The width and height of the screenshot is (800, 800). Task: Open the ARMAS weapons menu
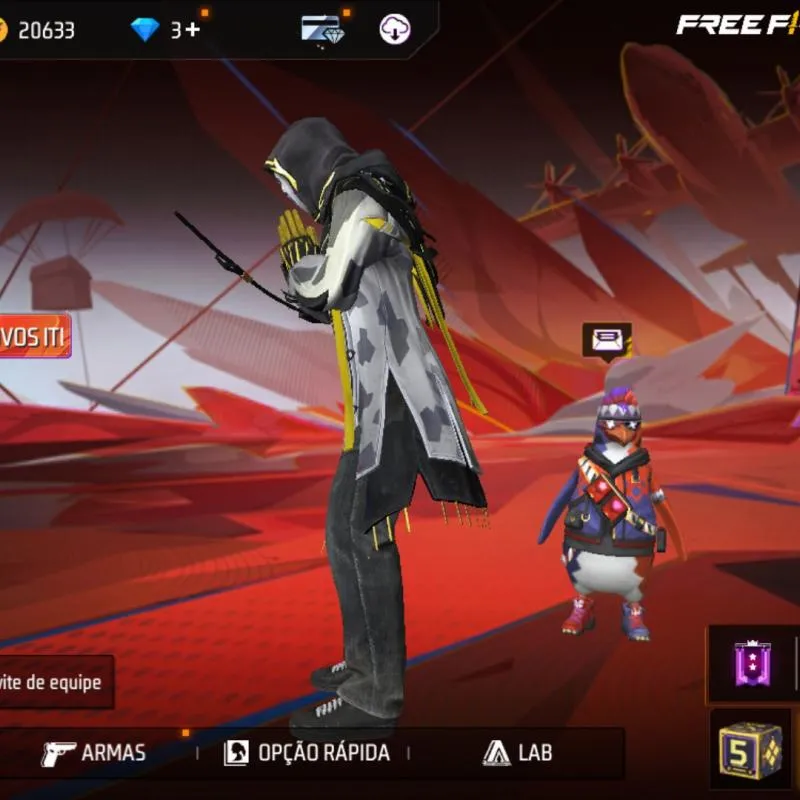click(94, 753)
